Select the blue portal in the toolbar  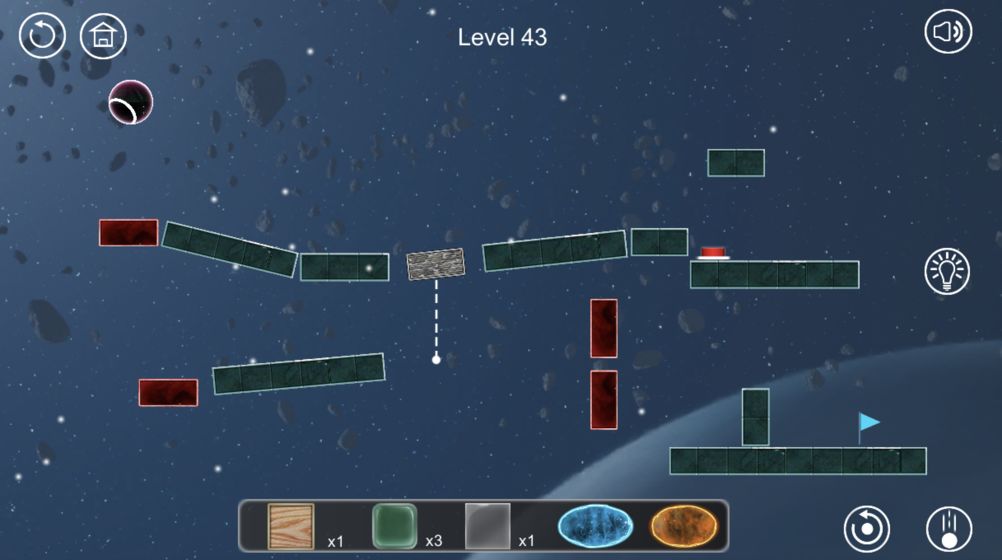point(596,525)
